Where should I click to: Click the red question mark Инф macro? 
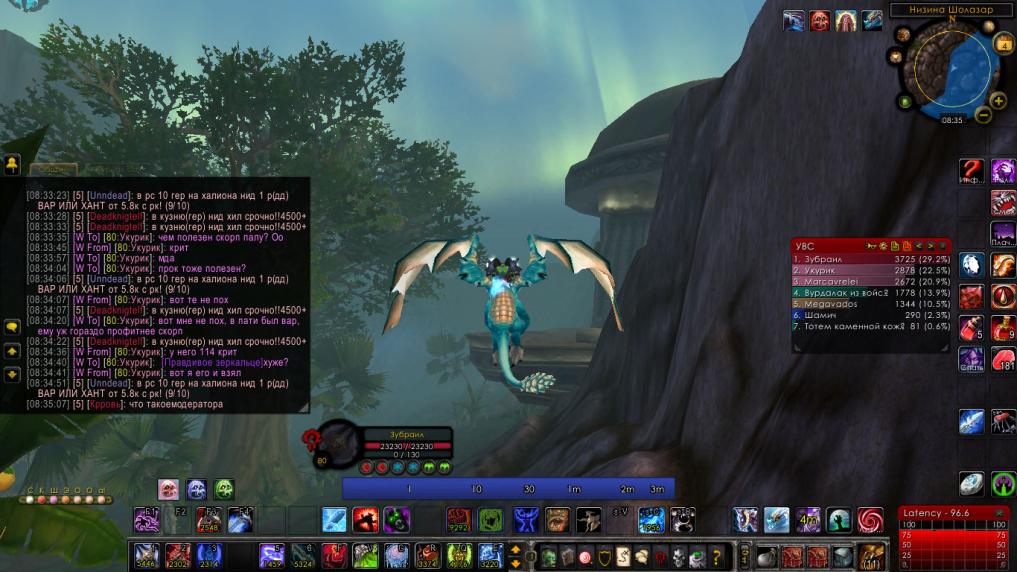[971, 171]
